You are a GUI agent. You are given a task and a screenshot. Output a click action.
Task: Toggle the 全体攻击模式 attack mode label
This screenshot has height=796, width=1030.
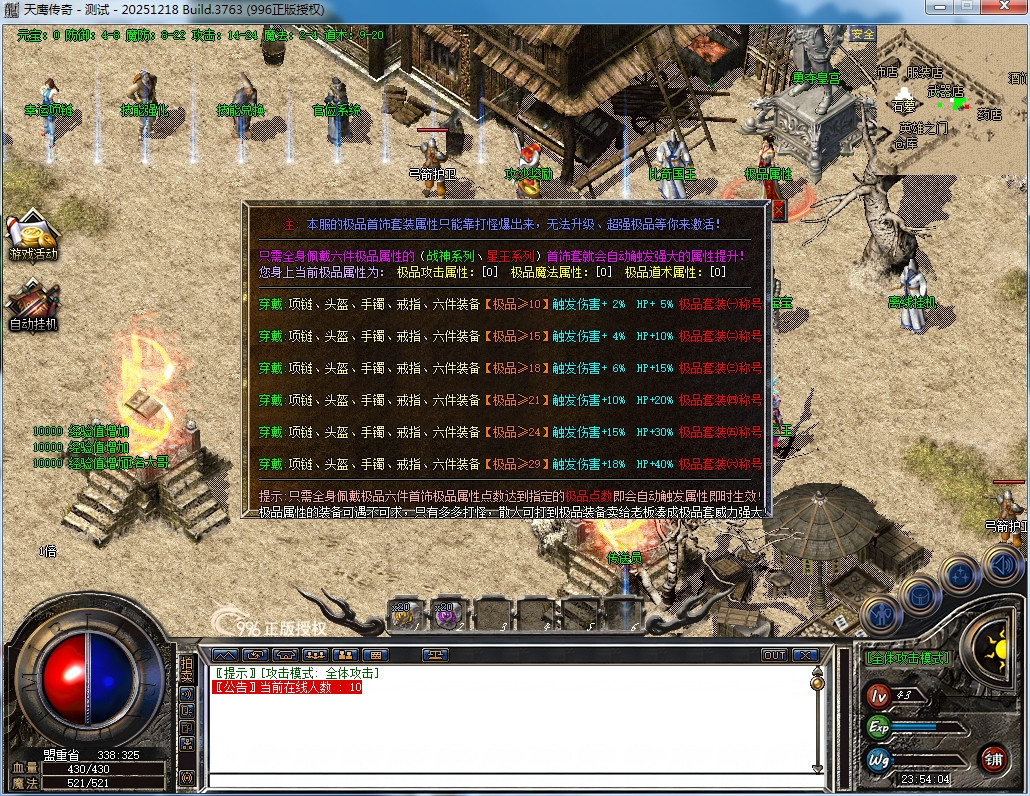[x=908, y=658]
